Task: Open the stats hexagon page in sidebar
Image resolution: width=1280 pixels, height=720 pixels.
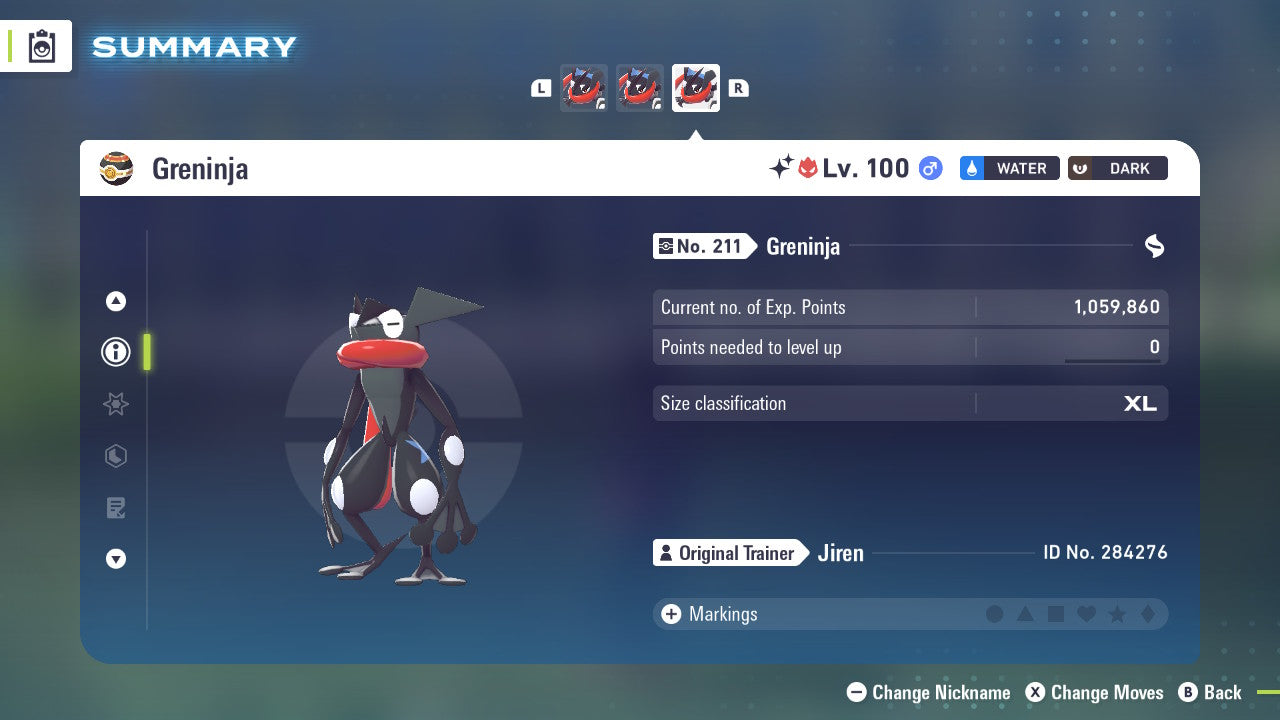Action: (115, 456)
